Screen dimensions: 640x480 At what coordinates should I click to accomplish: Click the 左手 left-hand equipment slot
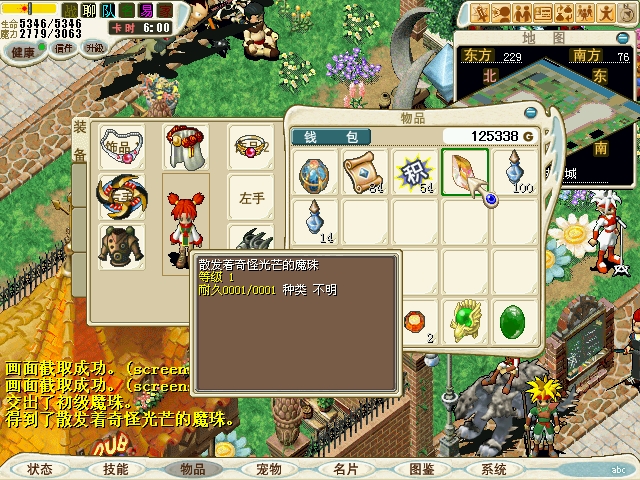point(251,198)
